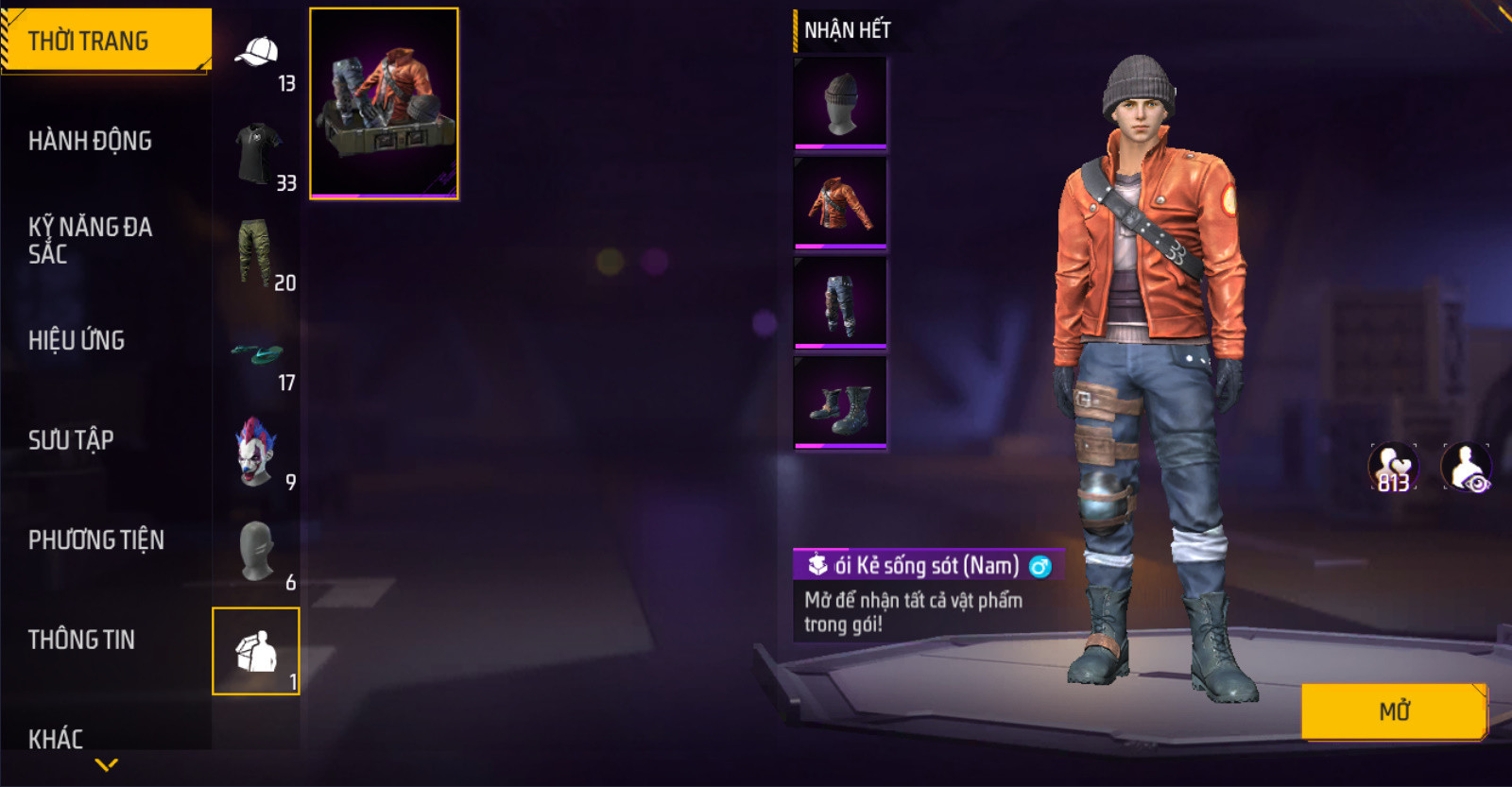Select the survivor bundle crate thumbnail
Viewport: 1512px width, 787px height.
coord(384,103)
